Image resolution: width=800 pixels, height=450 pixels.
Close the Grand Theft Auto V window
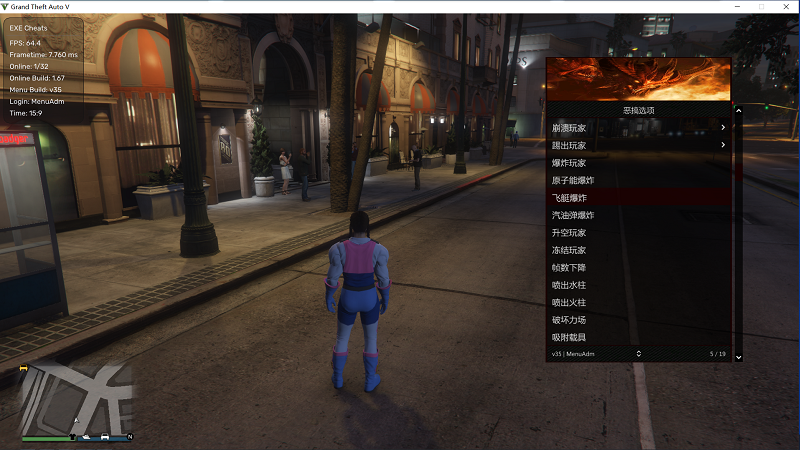787,6
